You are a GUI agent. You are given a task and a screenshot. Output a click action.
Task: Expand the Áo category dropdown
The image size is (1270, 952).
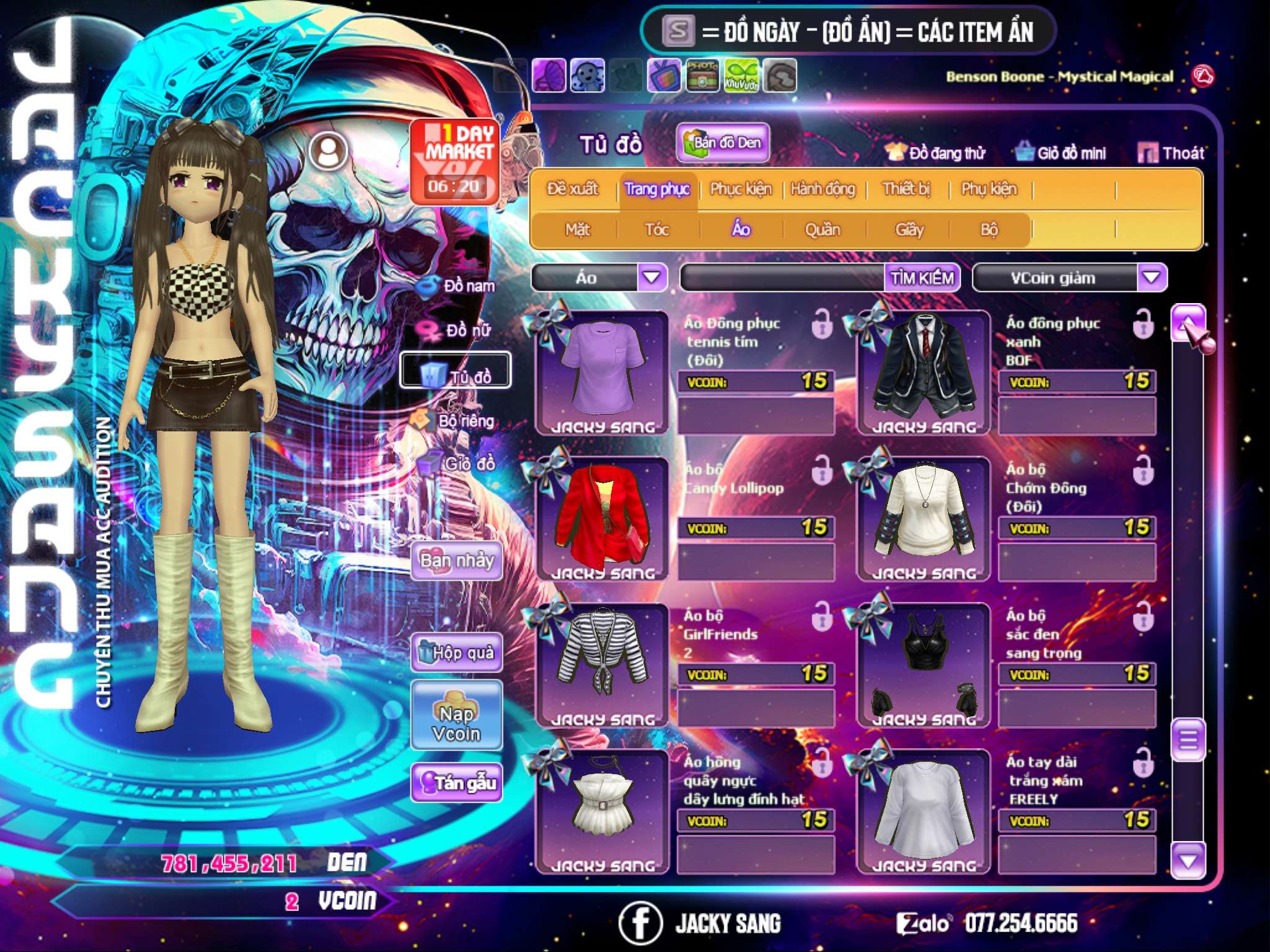(x=652, y=278)
